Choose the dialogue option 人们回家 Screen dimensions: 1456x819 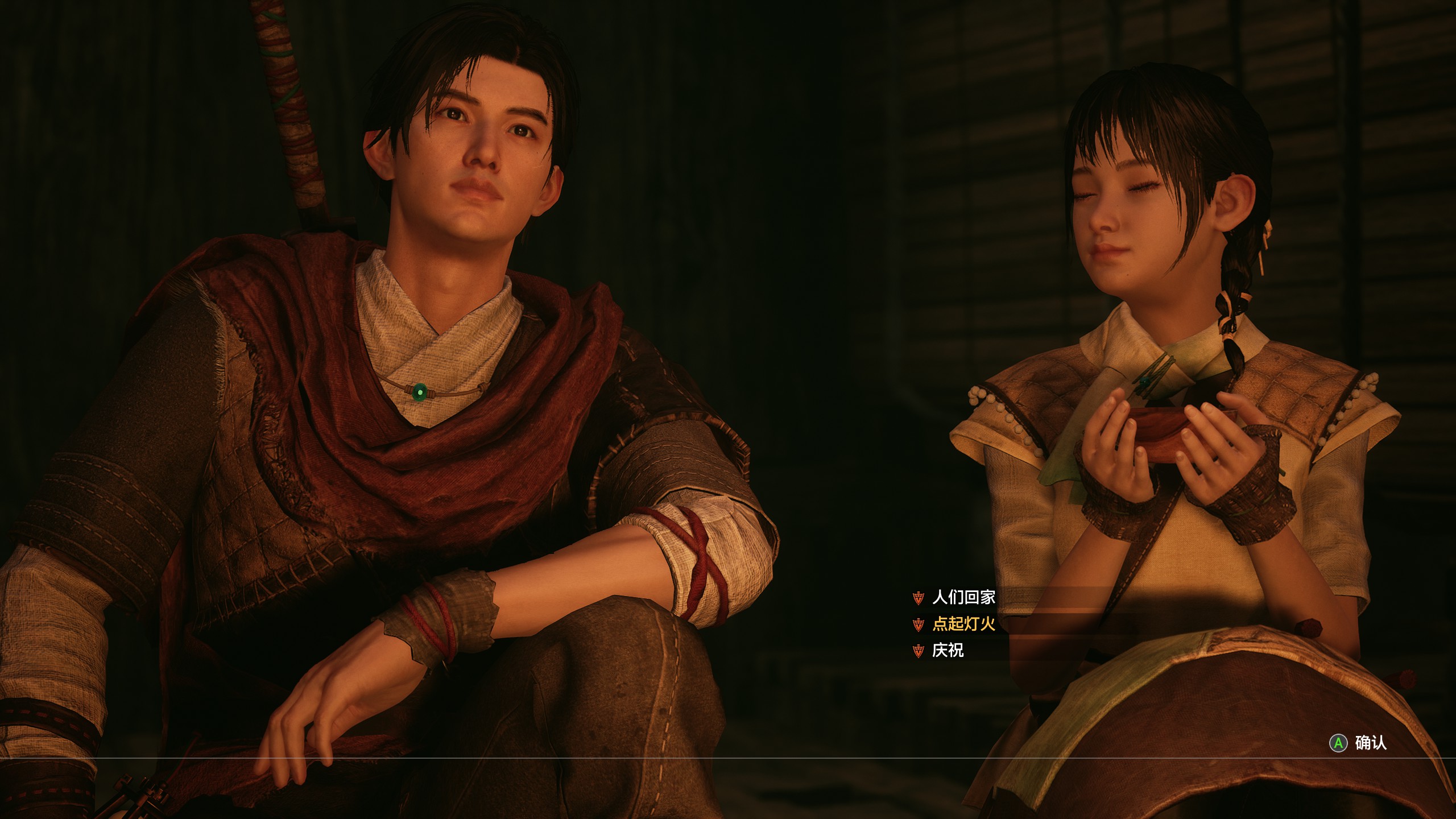pyautogui.click(x=963, y=597)
